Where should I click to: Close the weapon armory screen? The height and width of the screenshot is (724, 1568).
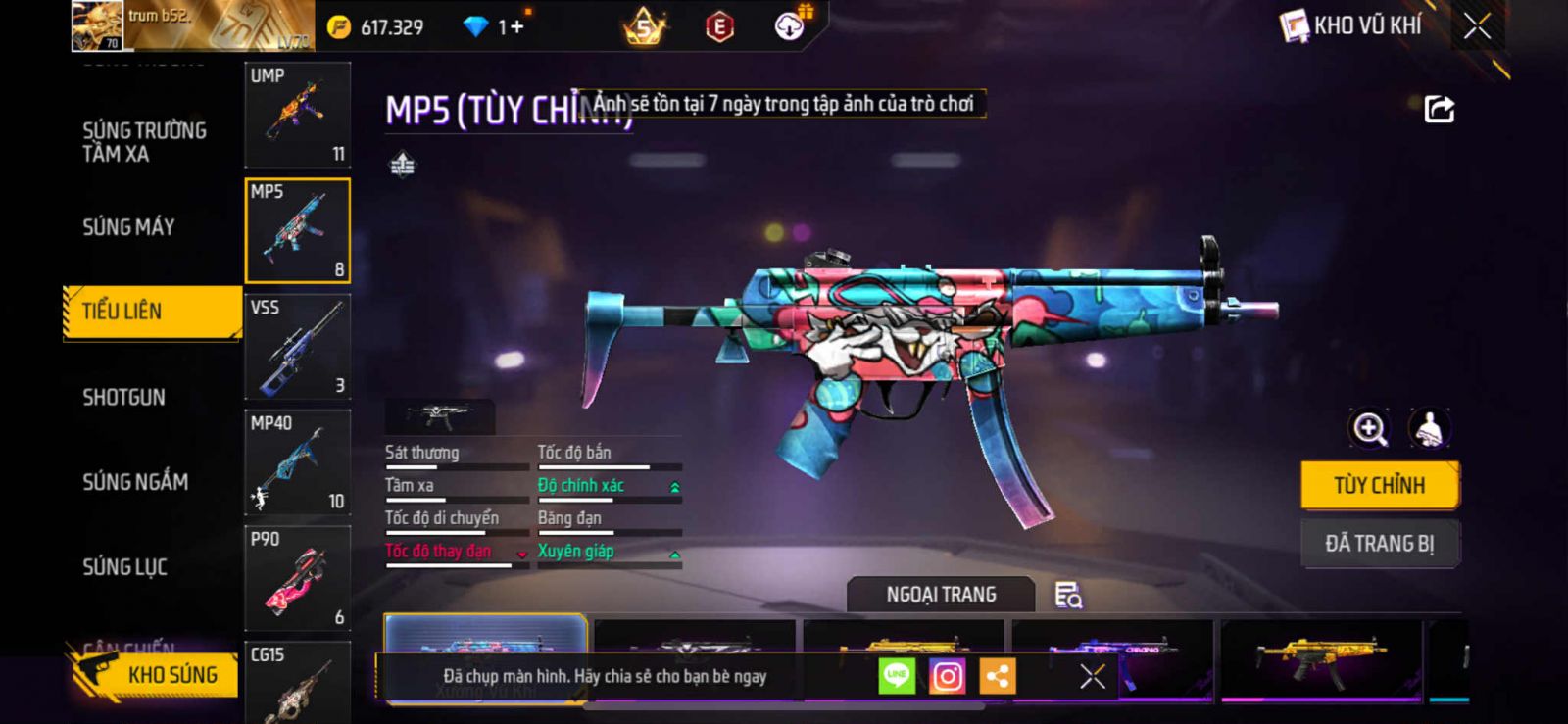(x=1477, y=26)
